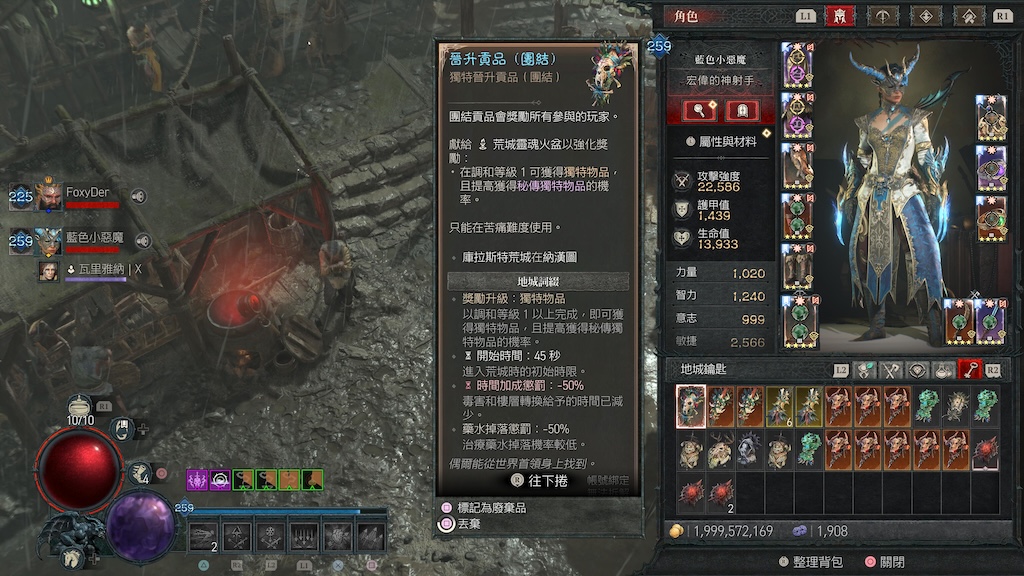1024x576 pixels.
Task: Click the magnifying glass inspect button
Action: 697,110
